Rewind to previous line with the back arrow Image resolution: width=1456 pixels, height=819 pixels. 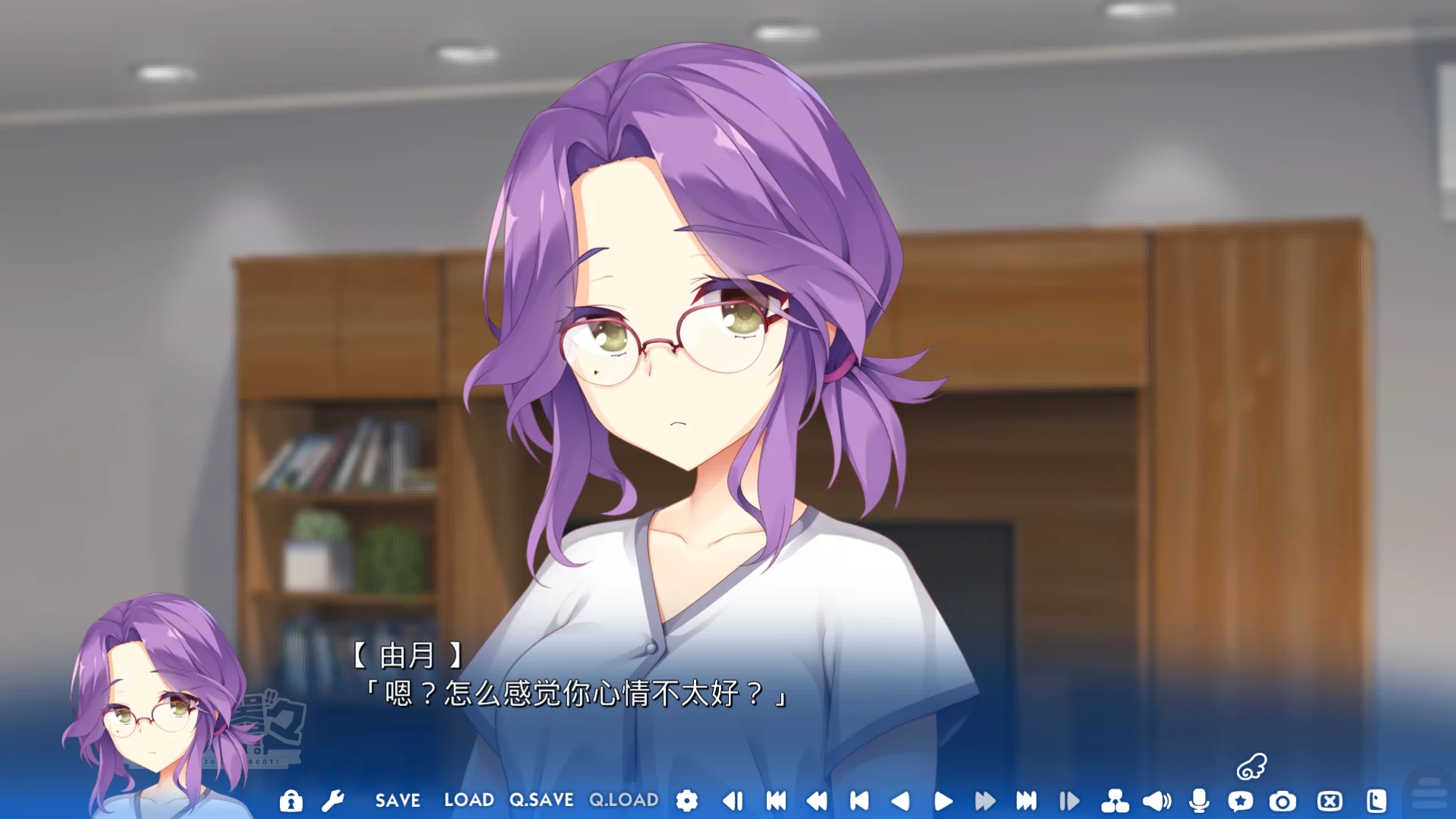coord(902,800)
